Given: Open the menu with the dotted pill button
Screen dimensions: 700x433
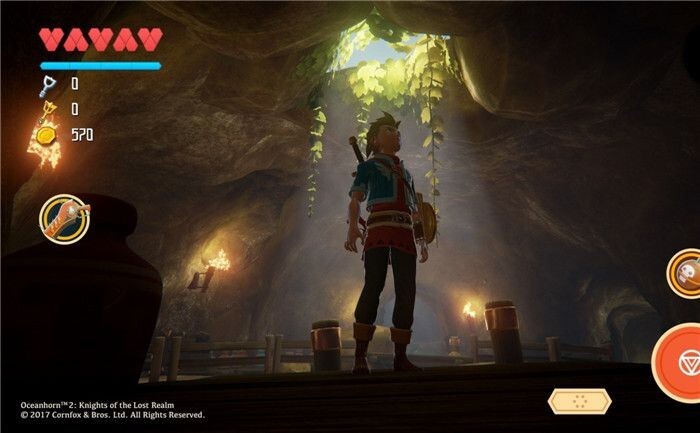Looking at the screenshot, I should pos(580,401).
